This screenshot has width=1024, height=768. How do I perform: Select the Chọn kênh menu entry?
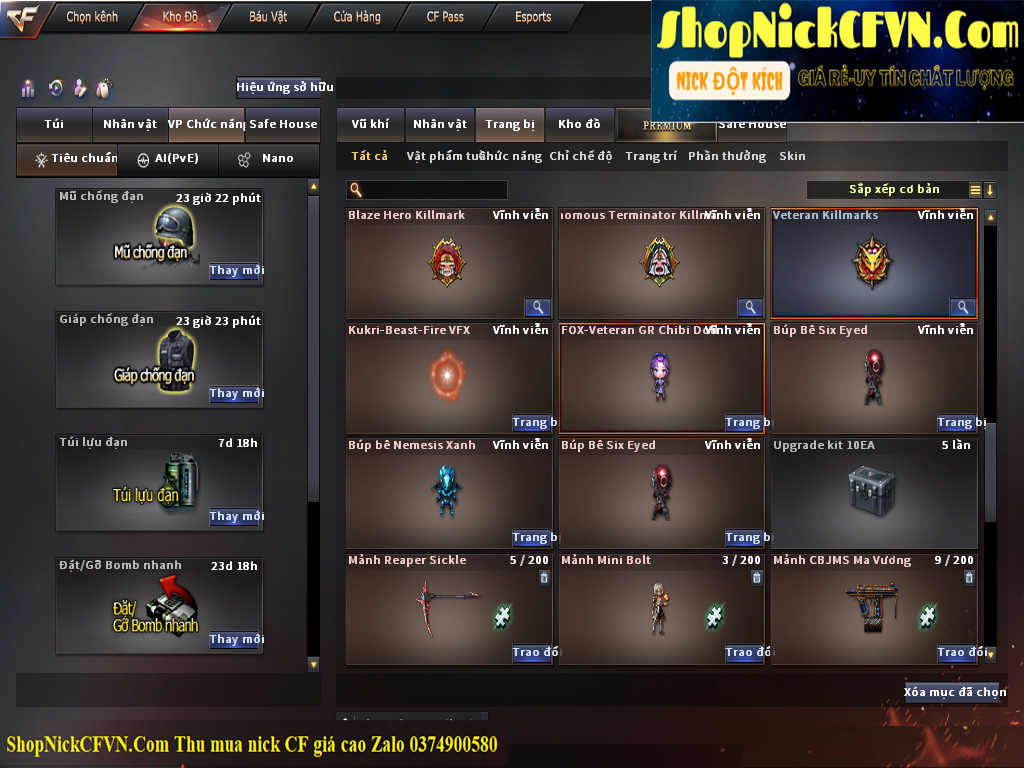92,17
